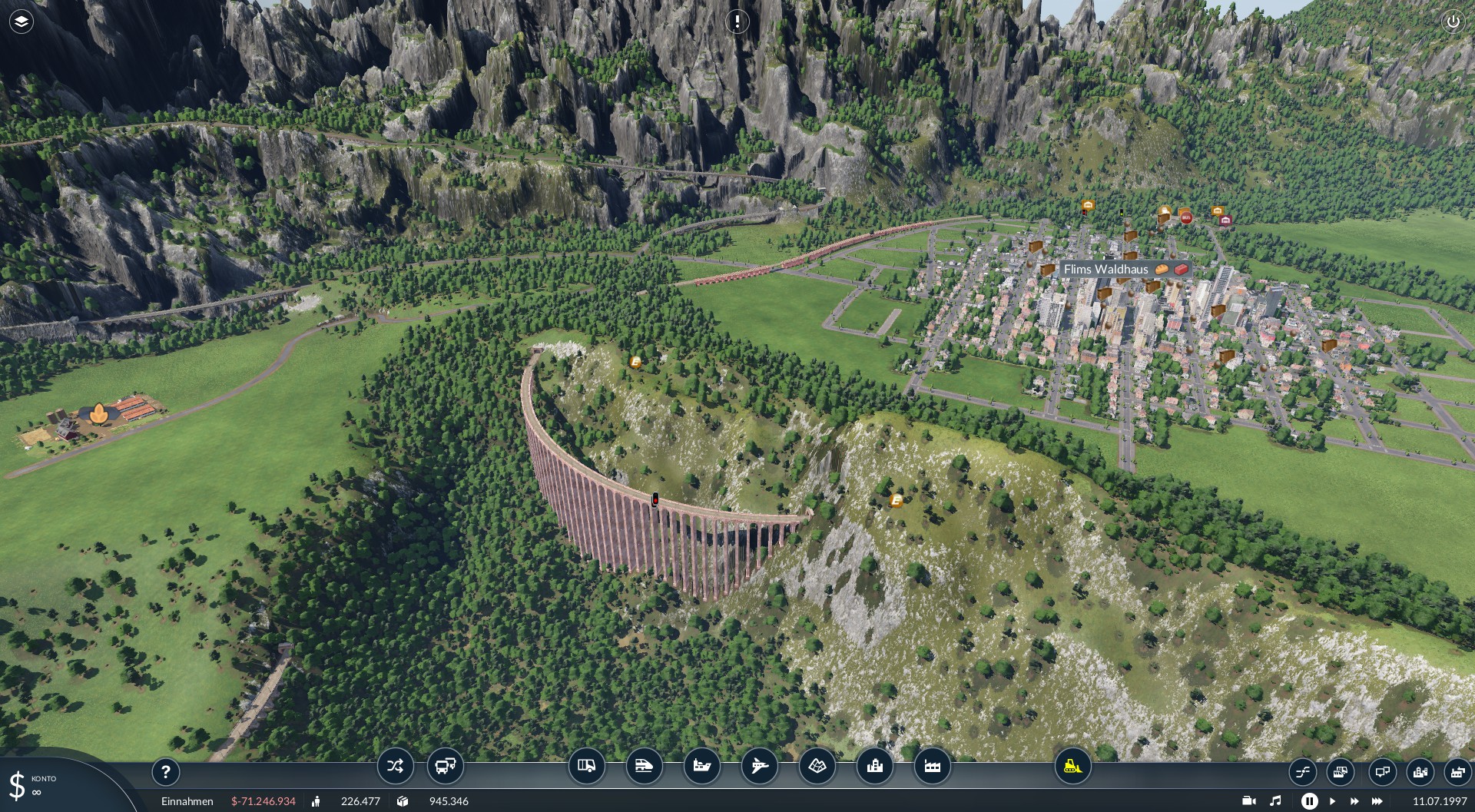Set the fastest triple-arrow game speed
1475x812 pixels.
pyautogui.click(x=1377, y=800)
